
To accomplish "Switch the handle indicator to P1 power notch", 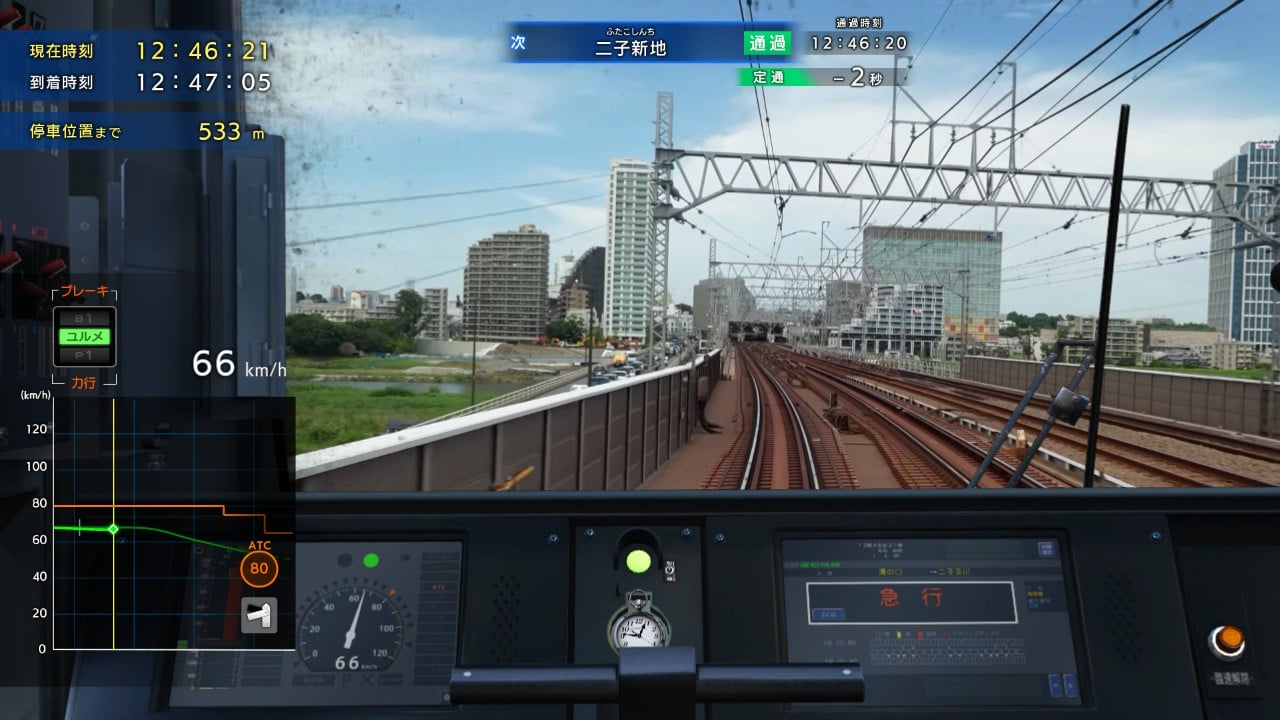I will 84,354.
